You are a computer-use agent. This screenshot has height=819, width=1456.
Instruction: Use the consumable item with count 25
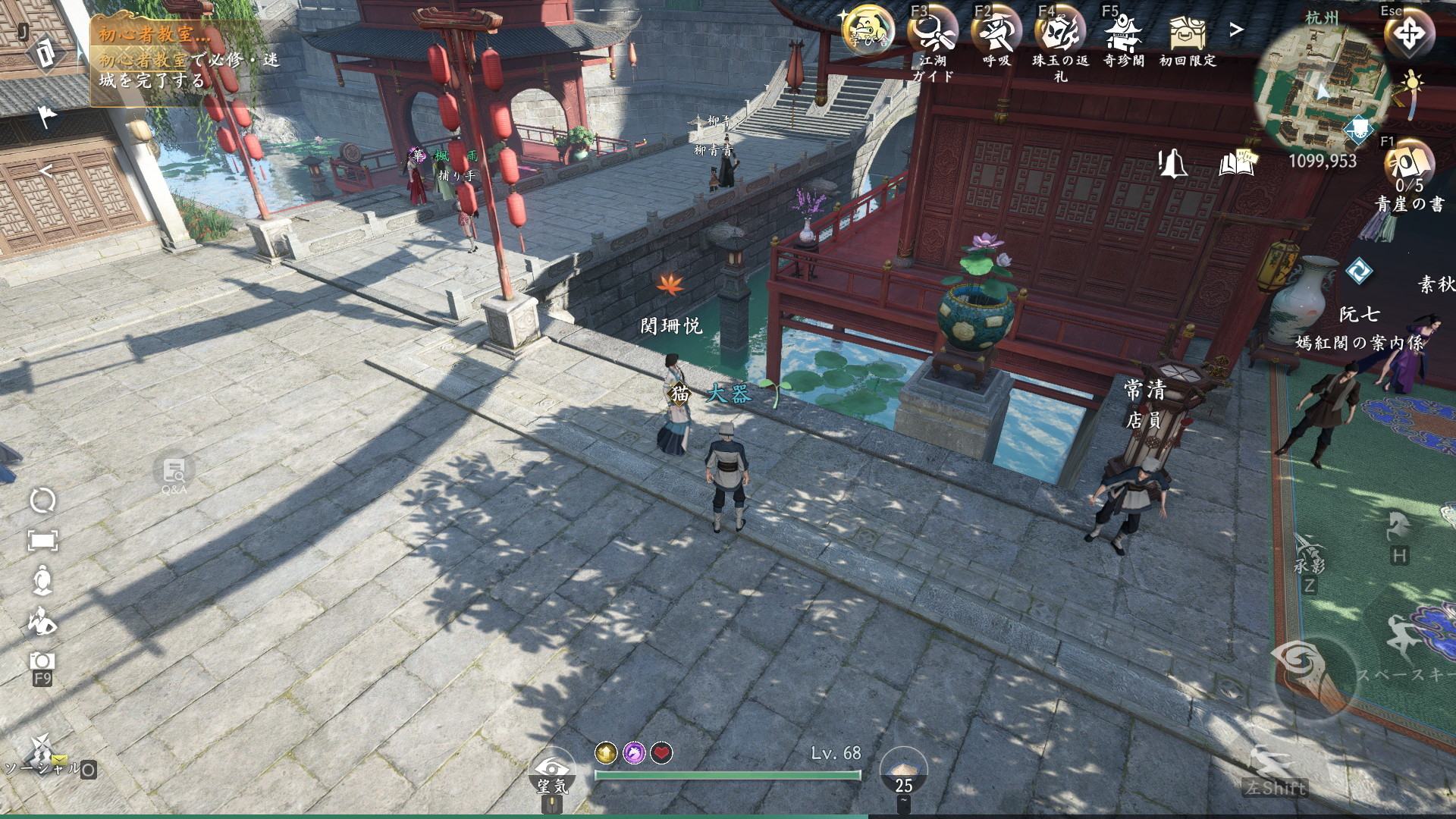point(903,770)
